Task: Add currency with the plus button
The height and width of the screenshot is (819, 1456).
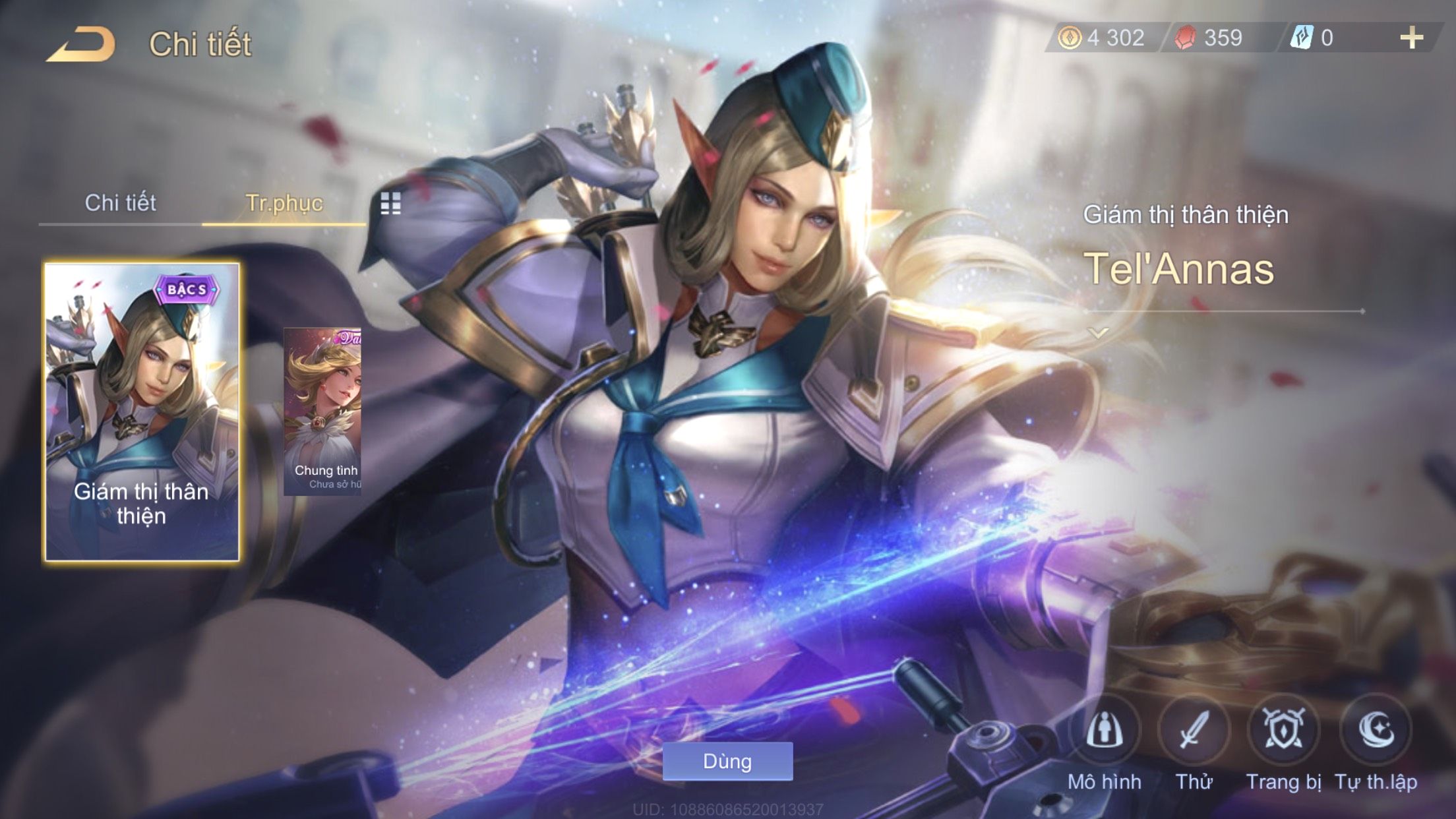Action: pos(1411,38)
